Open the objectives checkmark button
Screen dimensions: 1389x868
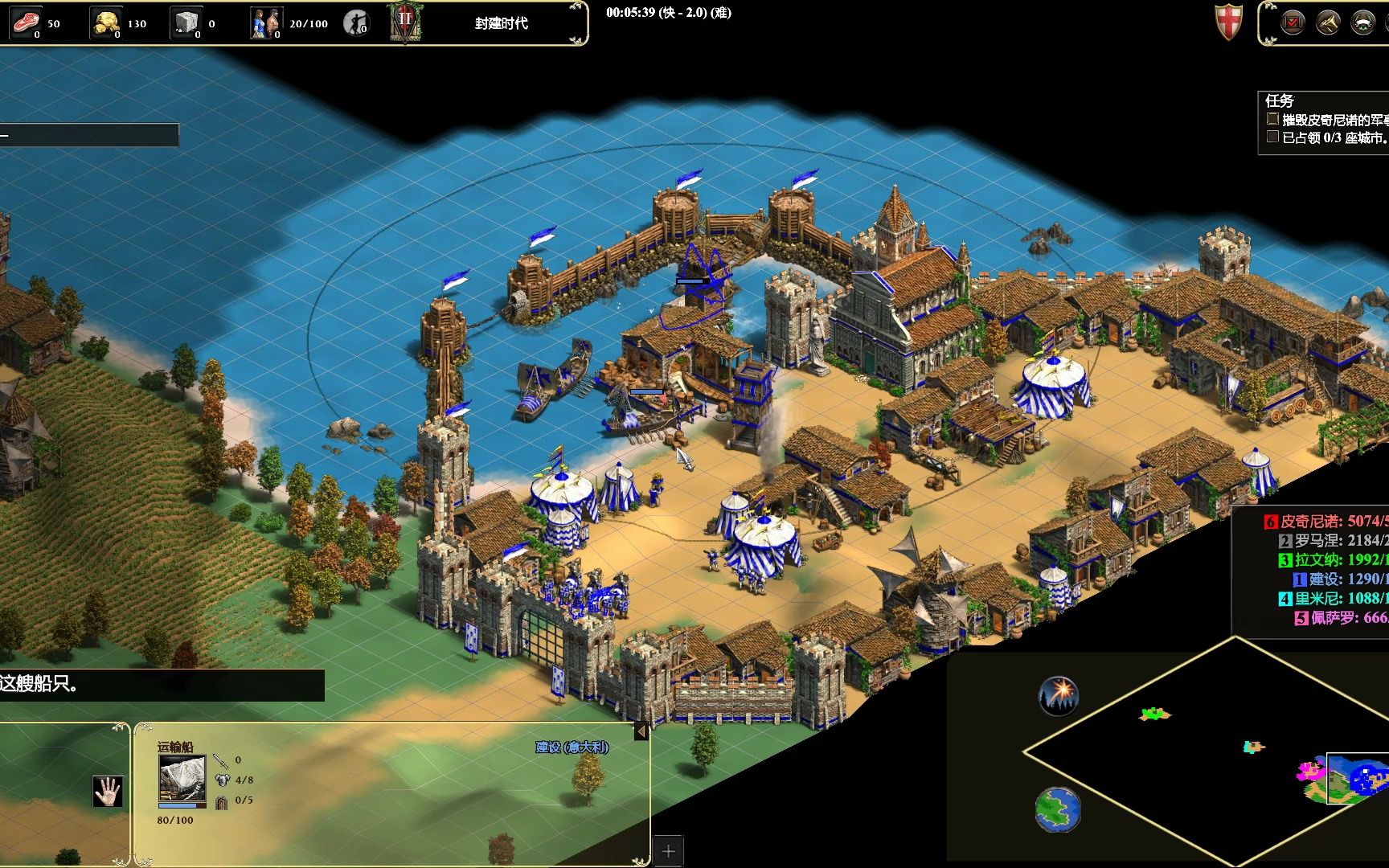(1293, 23)
